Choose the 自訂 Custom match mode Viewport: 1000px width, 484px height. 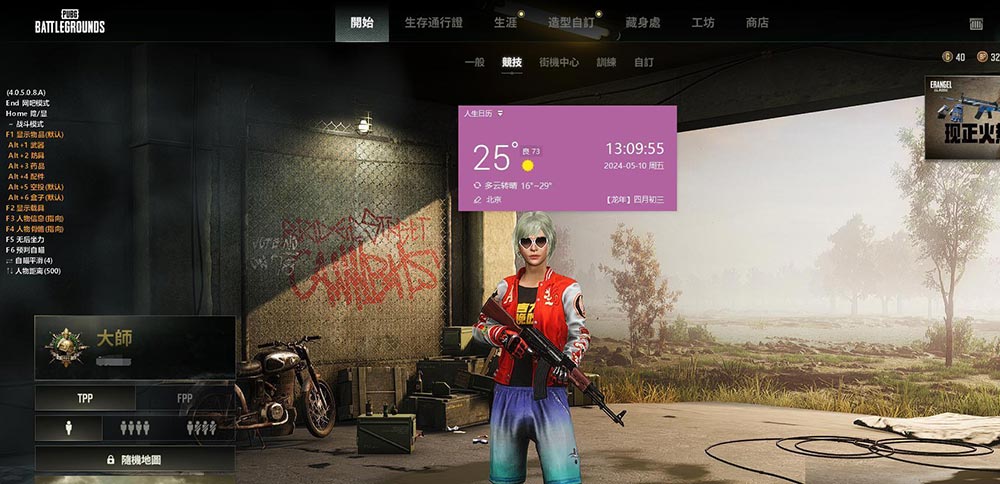point(644,62)
